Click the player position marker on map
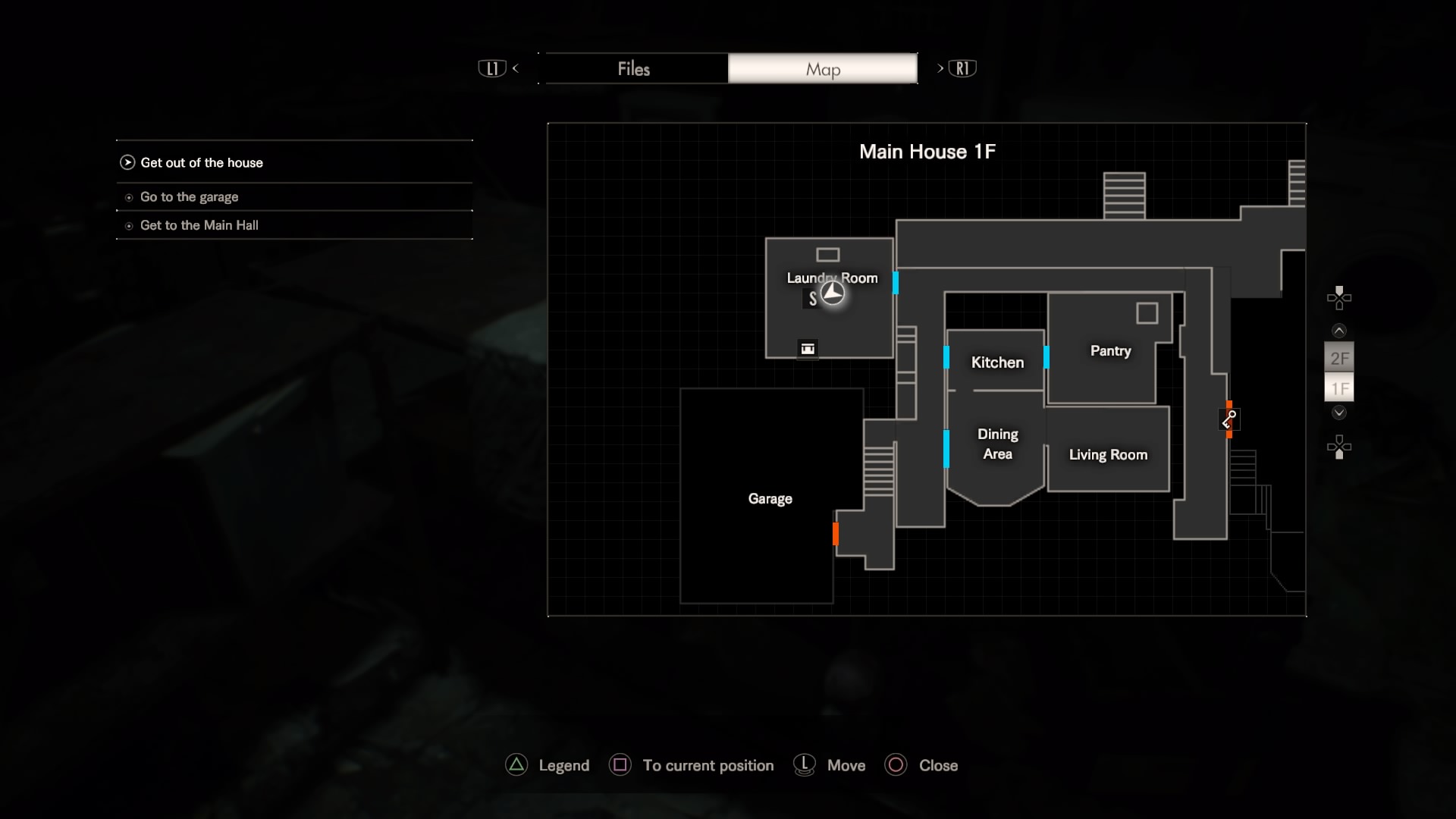Screen dimensions: 1456x819 pos(833,293)
